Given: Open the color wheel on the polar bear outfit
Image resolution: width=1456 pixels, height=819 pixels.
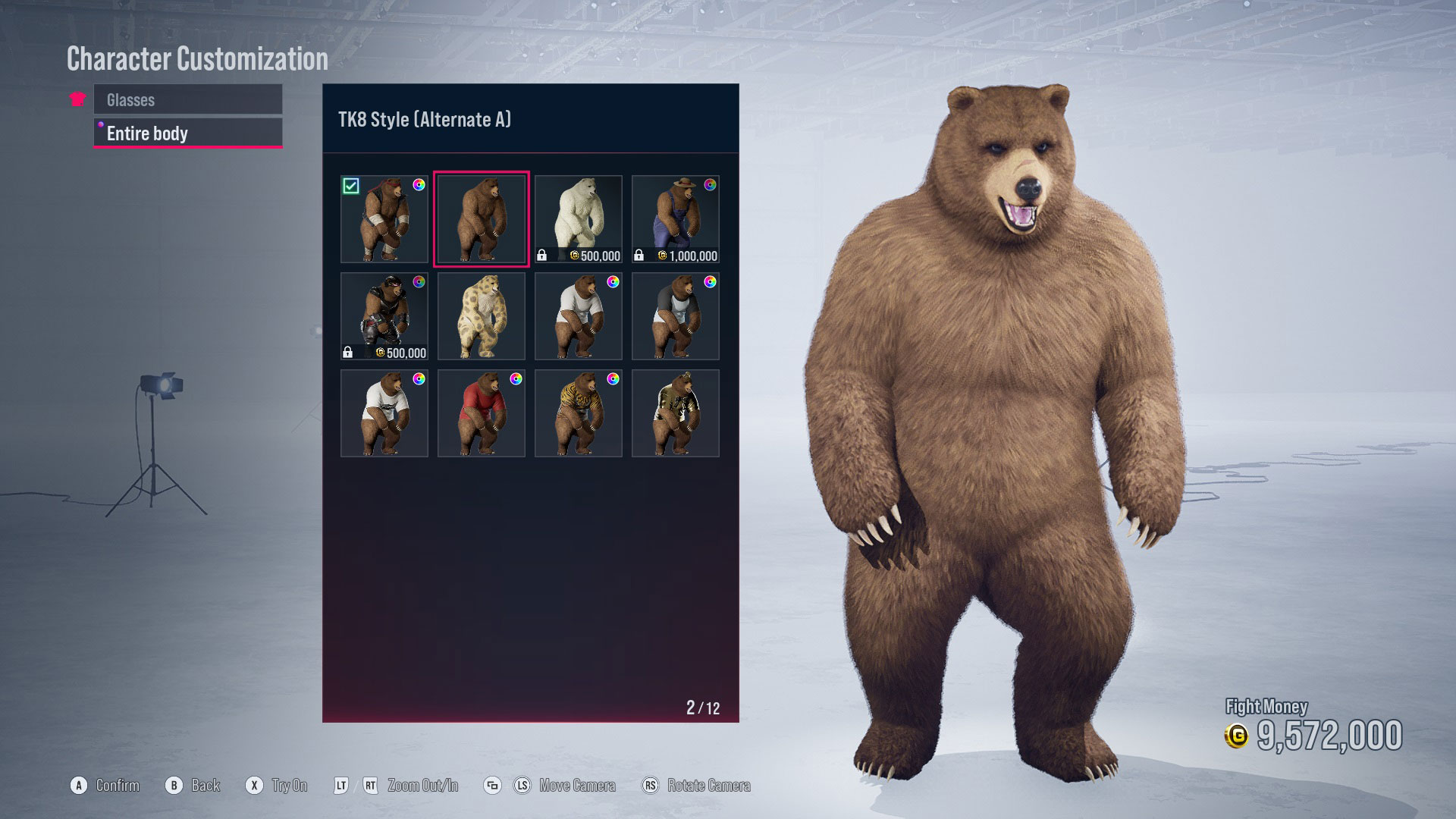Looking at the screenshot, I should [x=611, y=184].
